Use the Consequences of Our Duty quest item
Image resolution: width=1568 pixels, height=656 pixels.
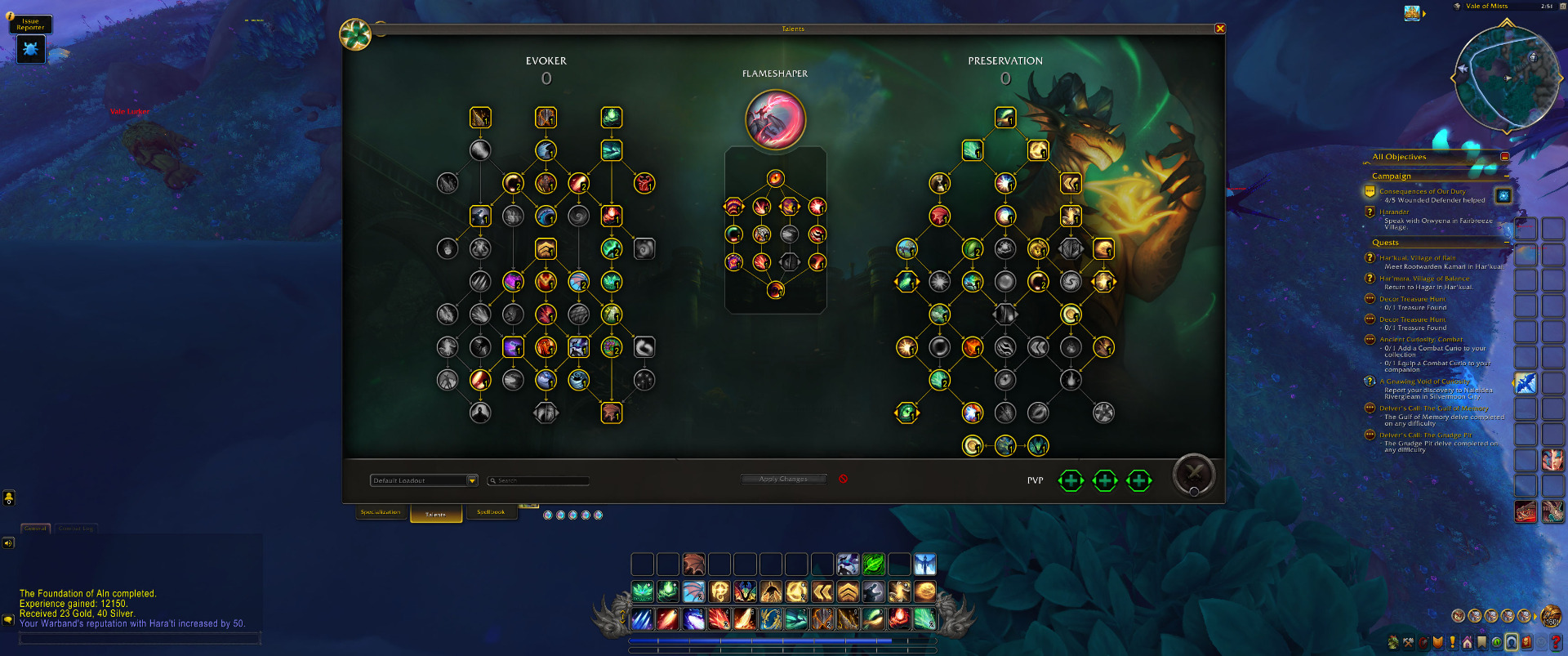point(1503,194)
